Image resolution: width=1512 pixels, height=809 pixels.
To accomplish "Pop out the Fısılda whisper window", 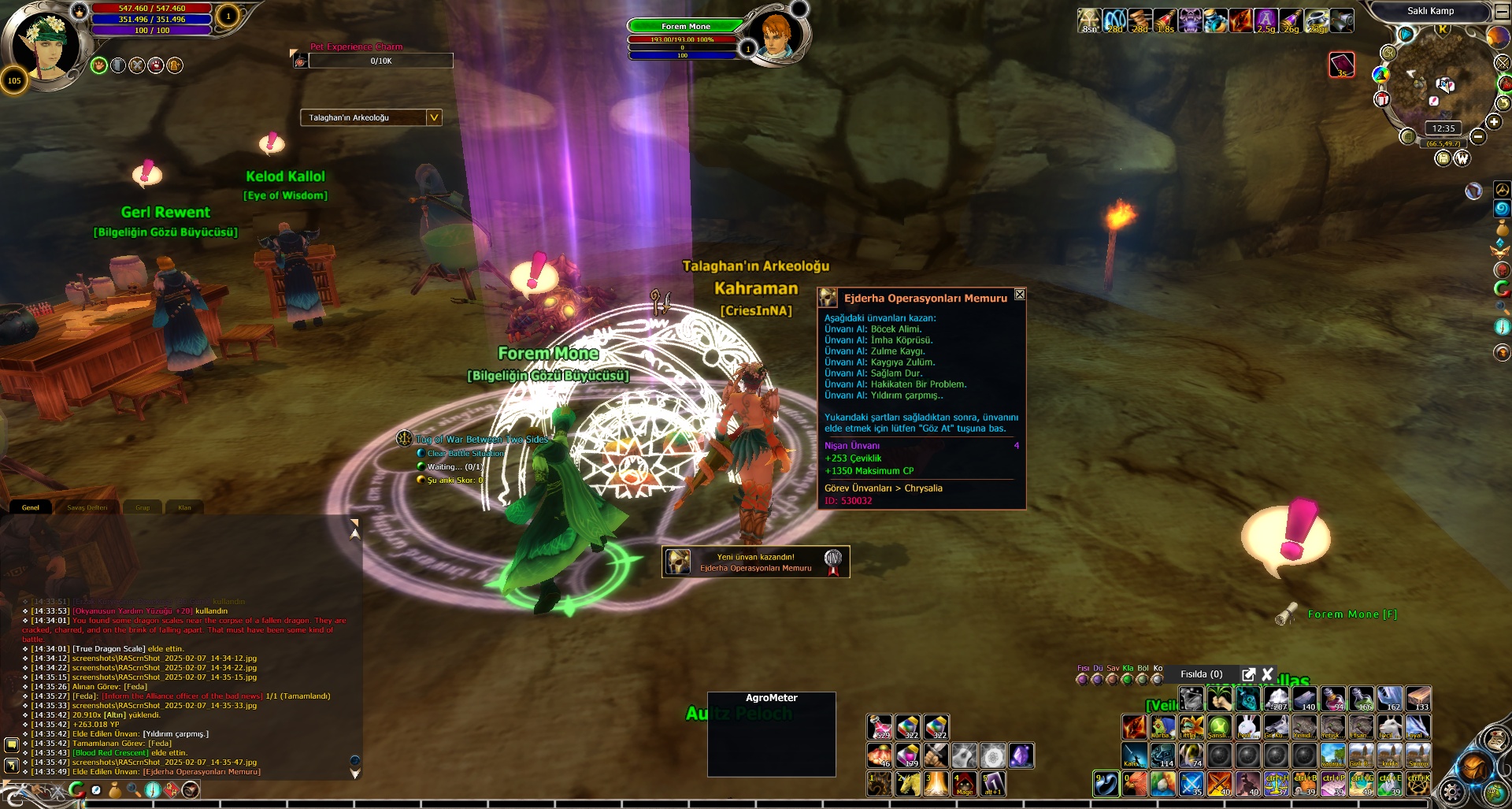I will pyautogui.click(x=1248, y=674).
